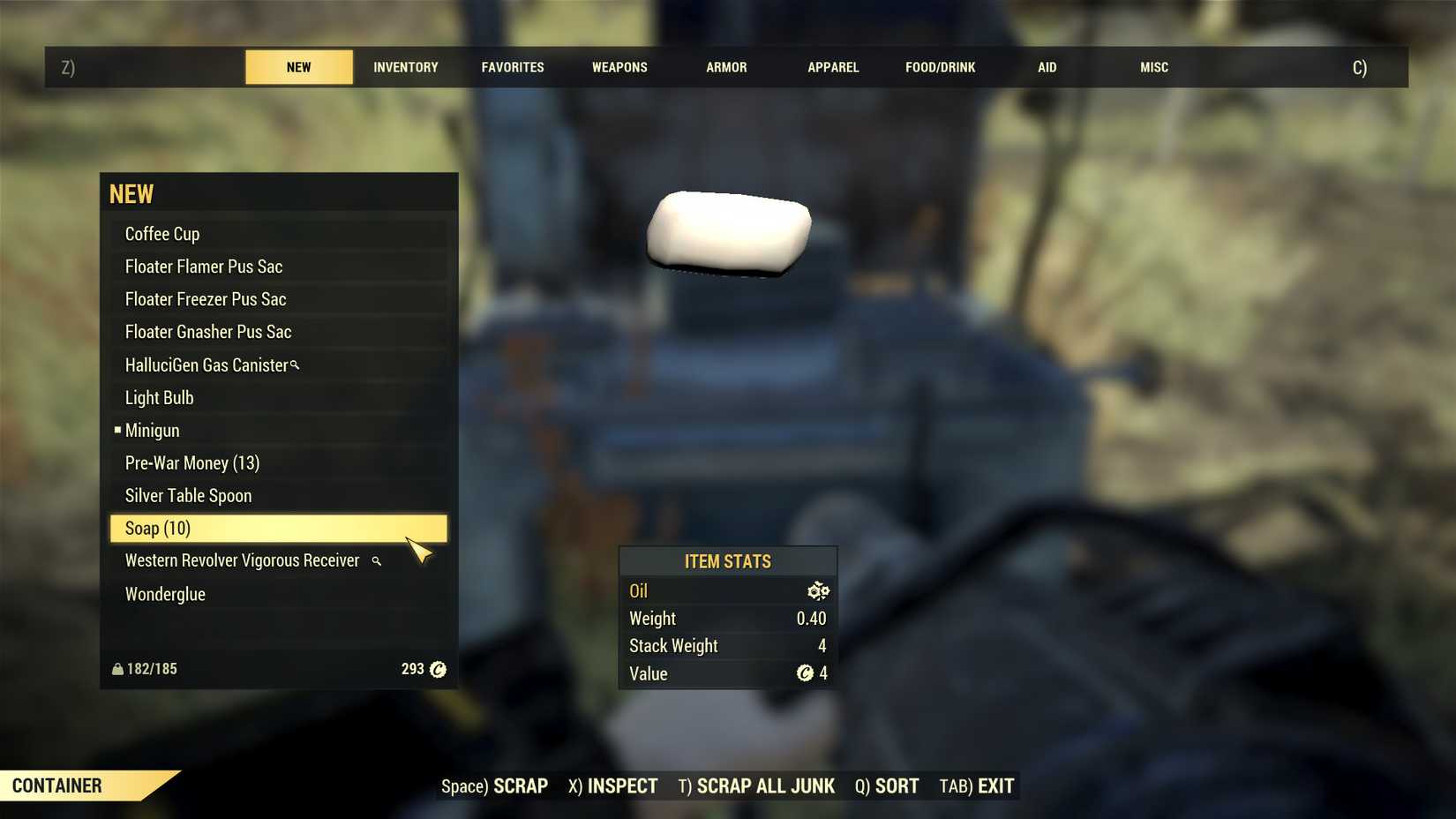The height and width of the screenshot is (819, 1456).
Task: Open the APPAREL tab
Action: click(832, 66)
